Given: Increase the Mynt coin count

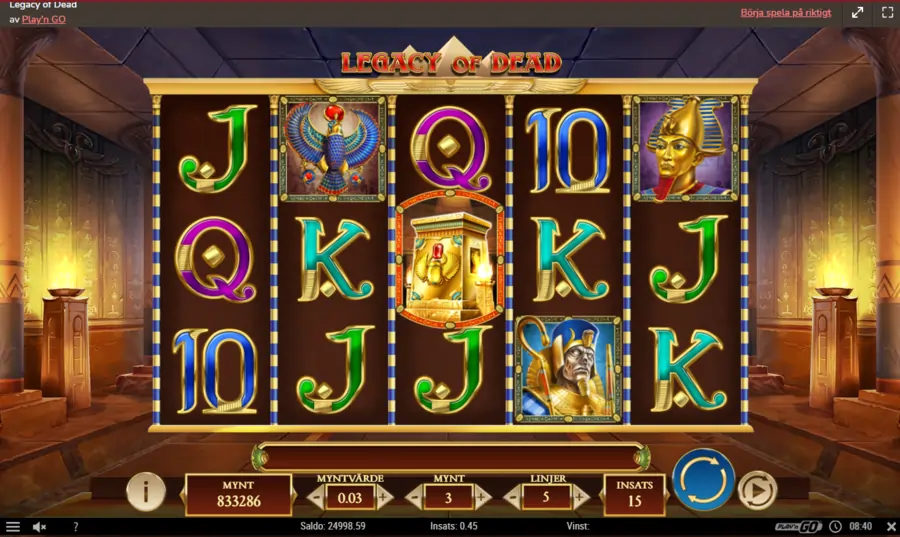Looking at the screenshot, I should 482,496.
